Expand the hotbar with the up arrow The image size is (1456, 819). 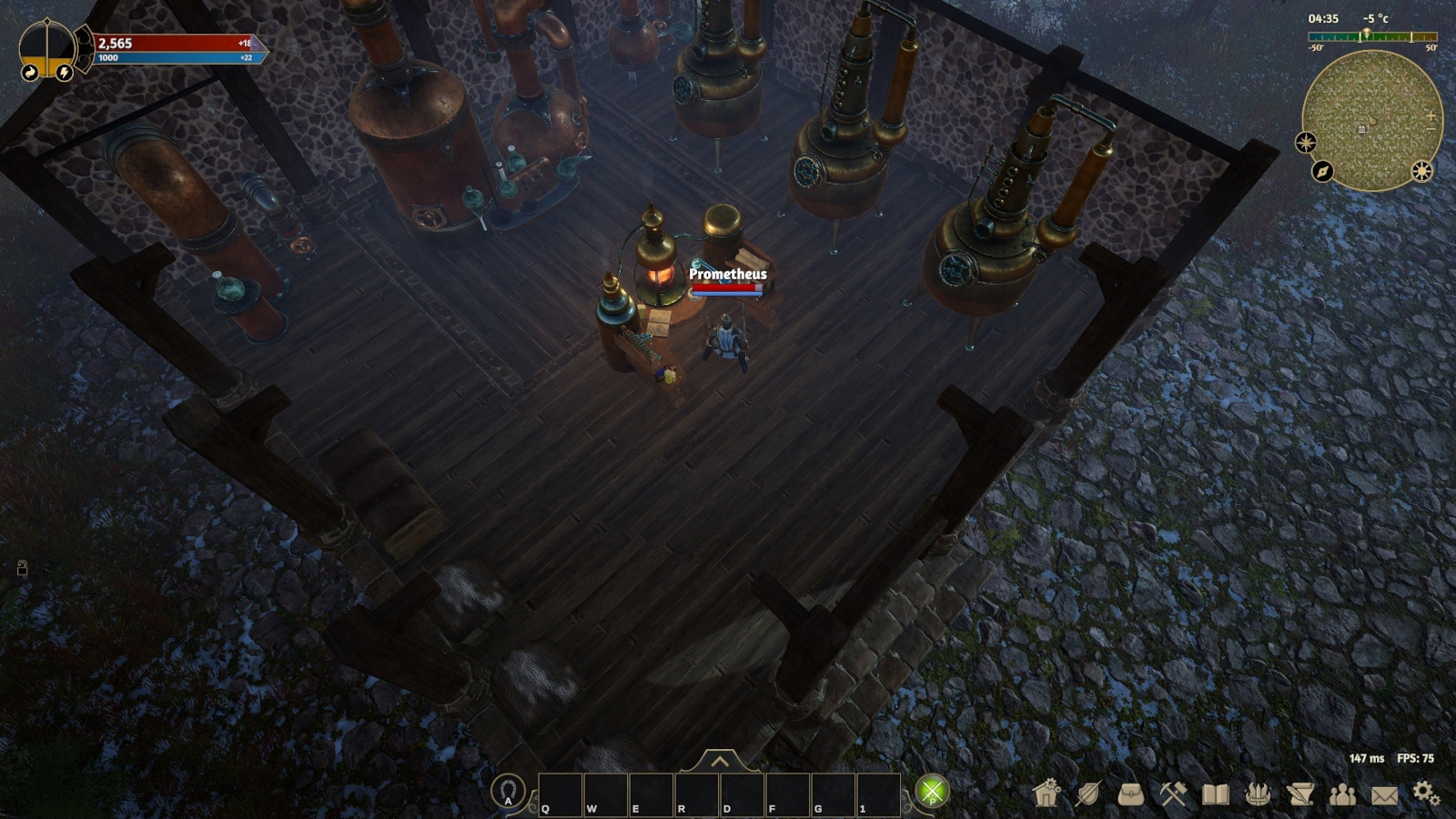point(719,761)
